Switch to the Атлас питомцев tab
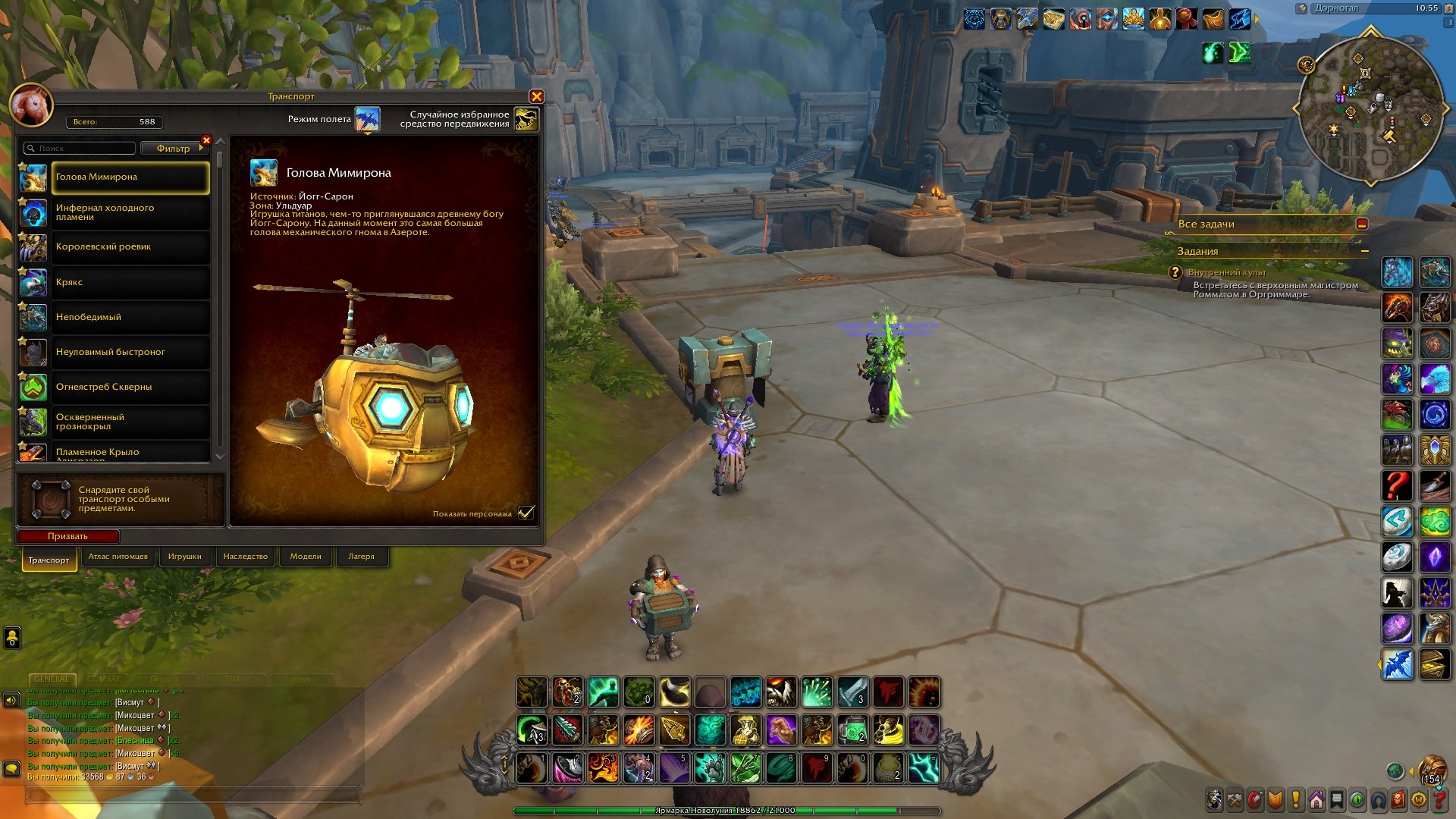 (118, 557)
